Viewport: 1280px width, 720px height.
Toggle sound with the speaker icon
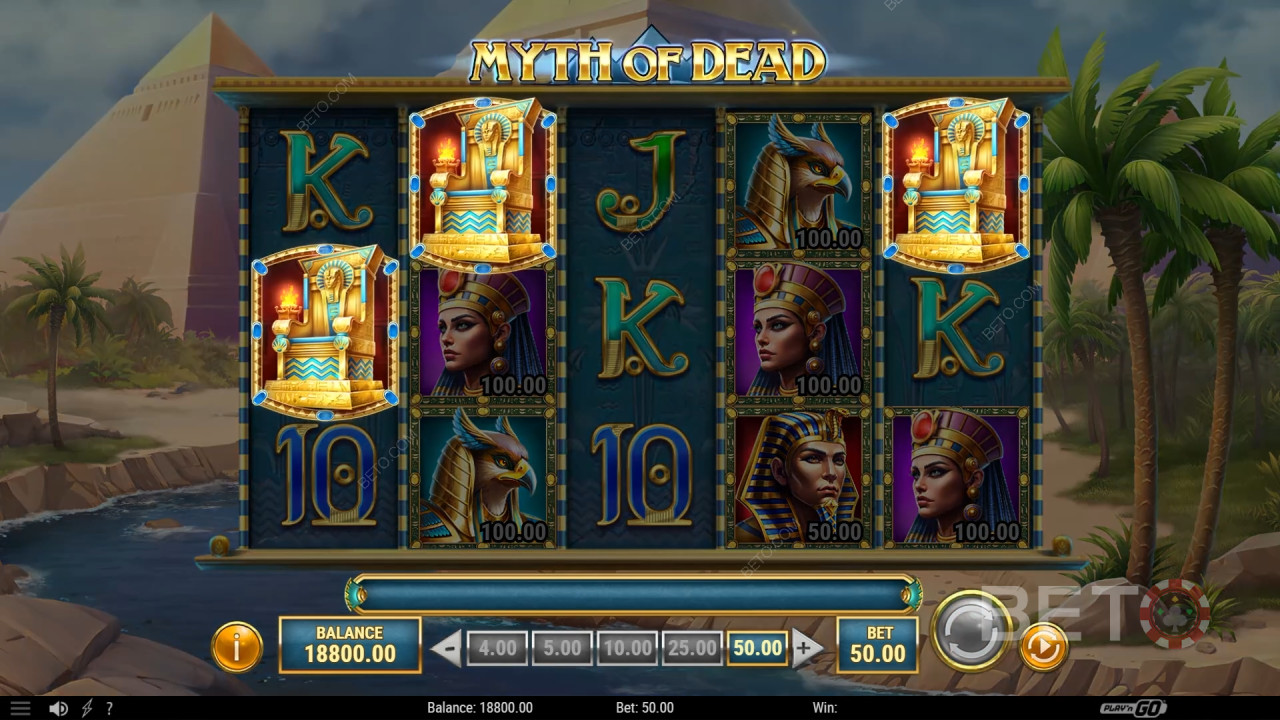pyautogui.click(x=59, y=708)
